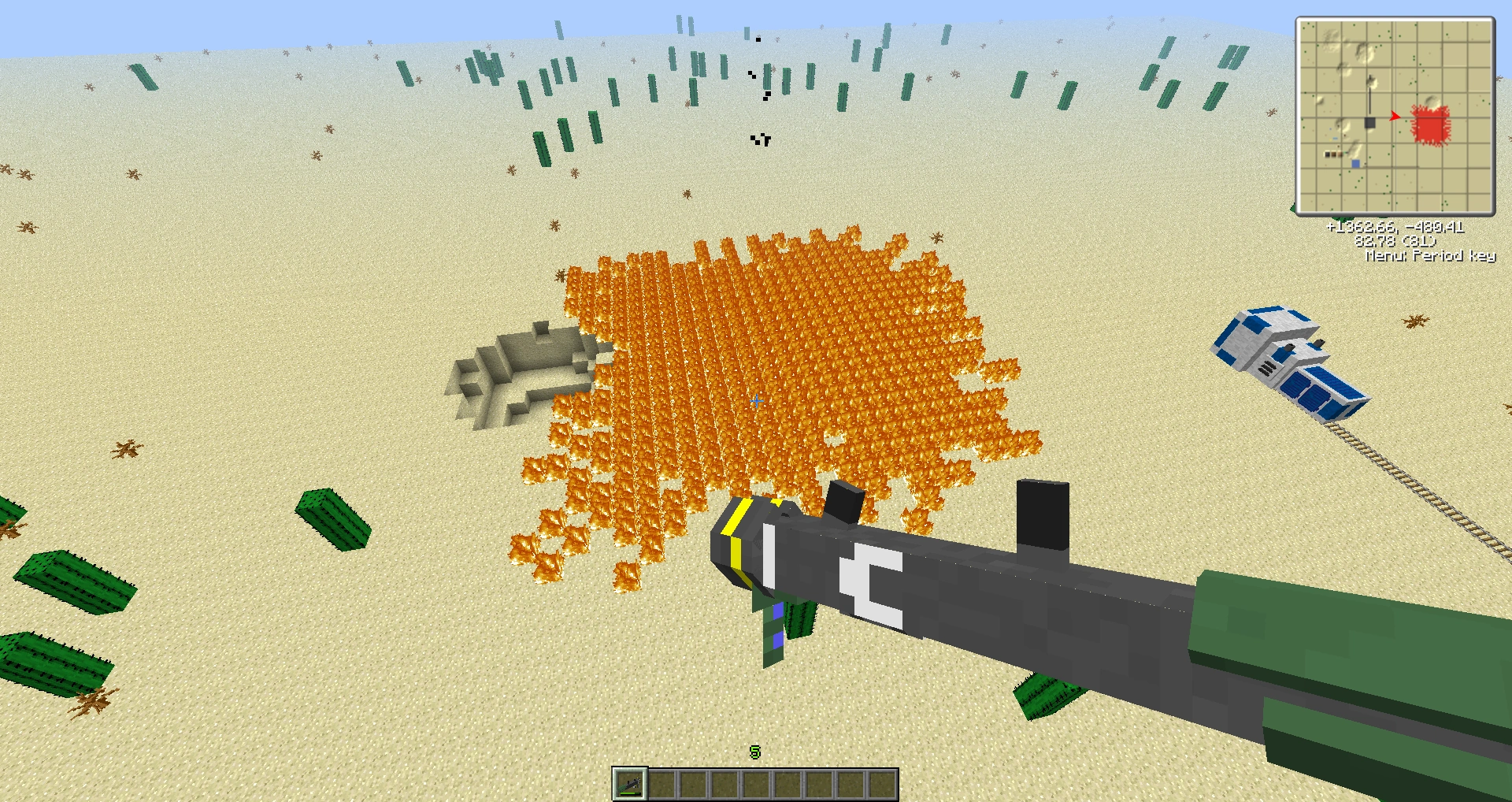Select the second empty hotbar slot
Image resolution: width=1512 pixels, height=802 pixels.
click(662, 783)
